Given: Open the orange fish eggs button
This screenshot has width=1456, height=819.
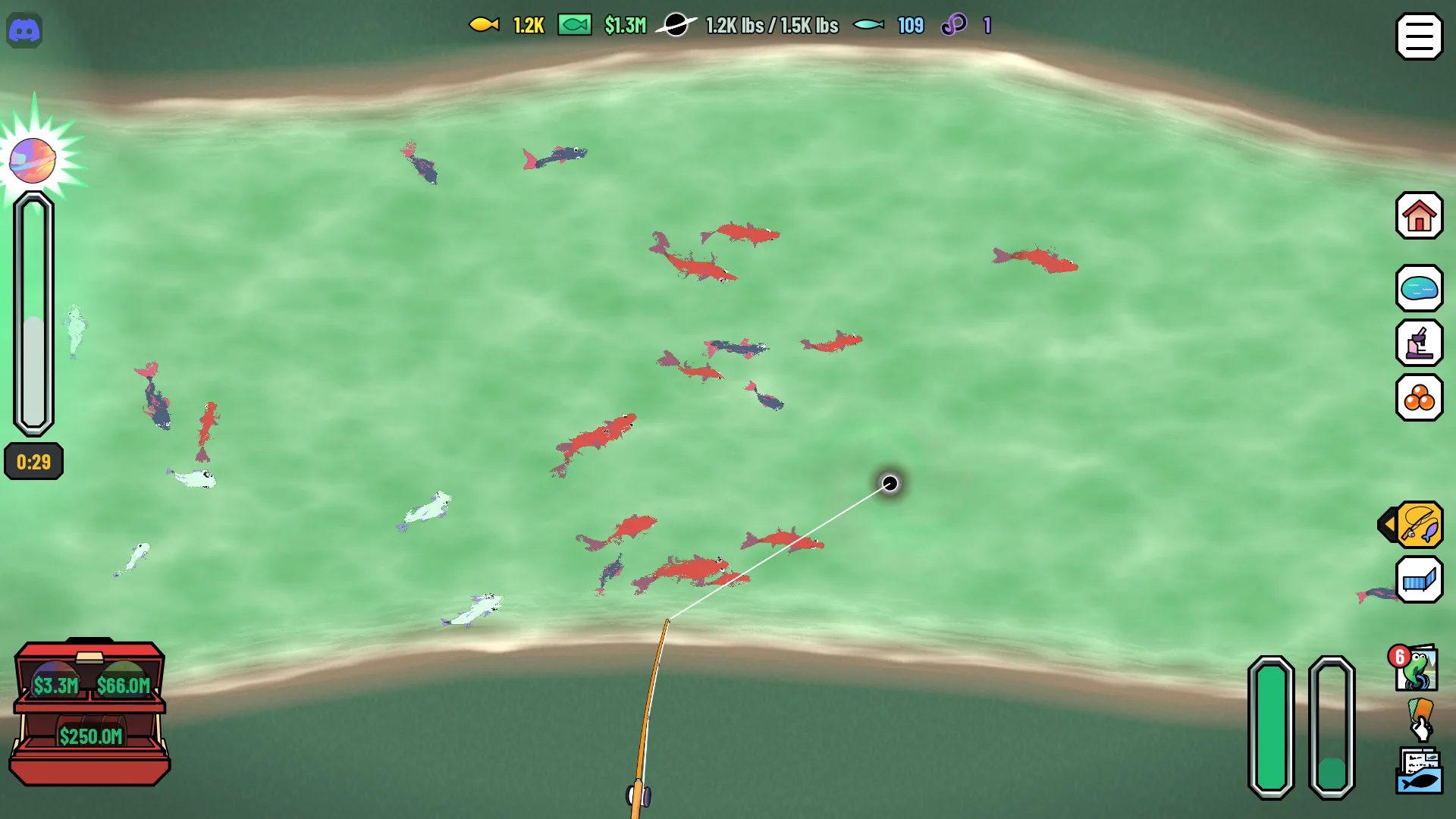Looking at the screenshot, I should (1419, 397).
